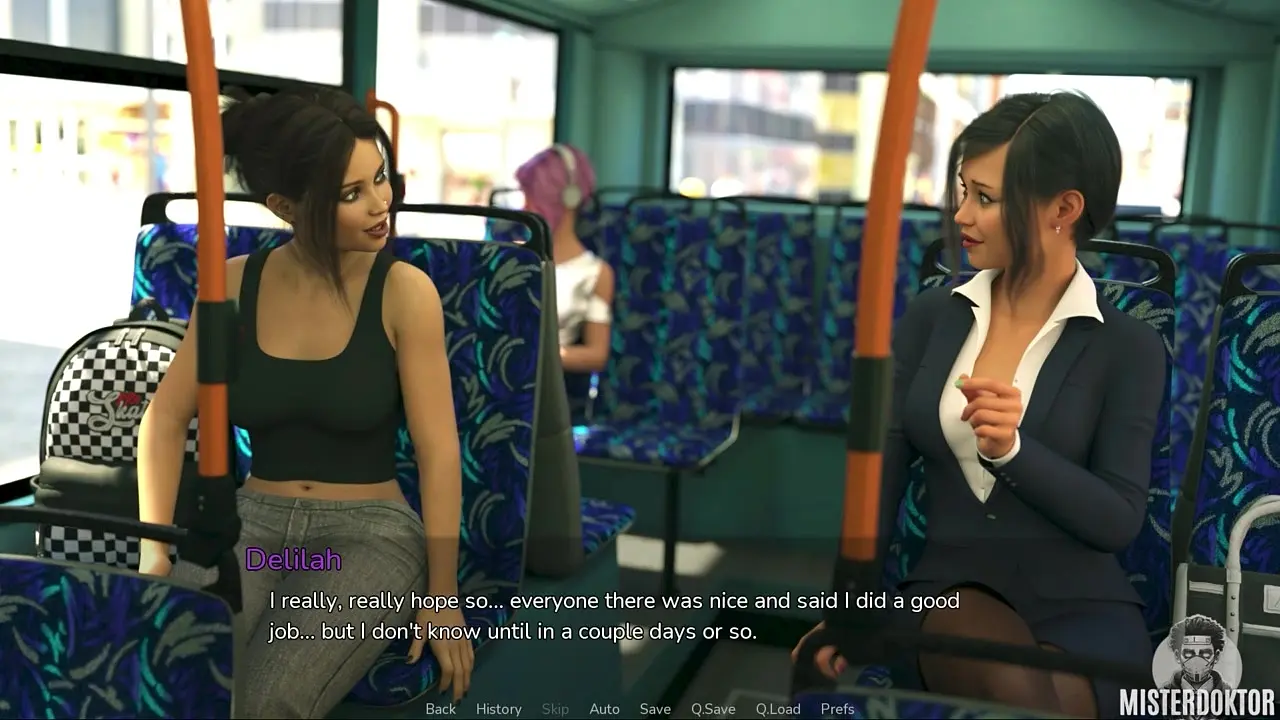This screenshot has width=1280, height=720.
Task: Open the dialogue History log
Action: [x=498, y=709]
